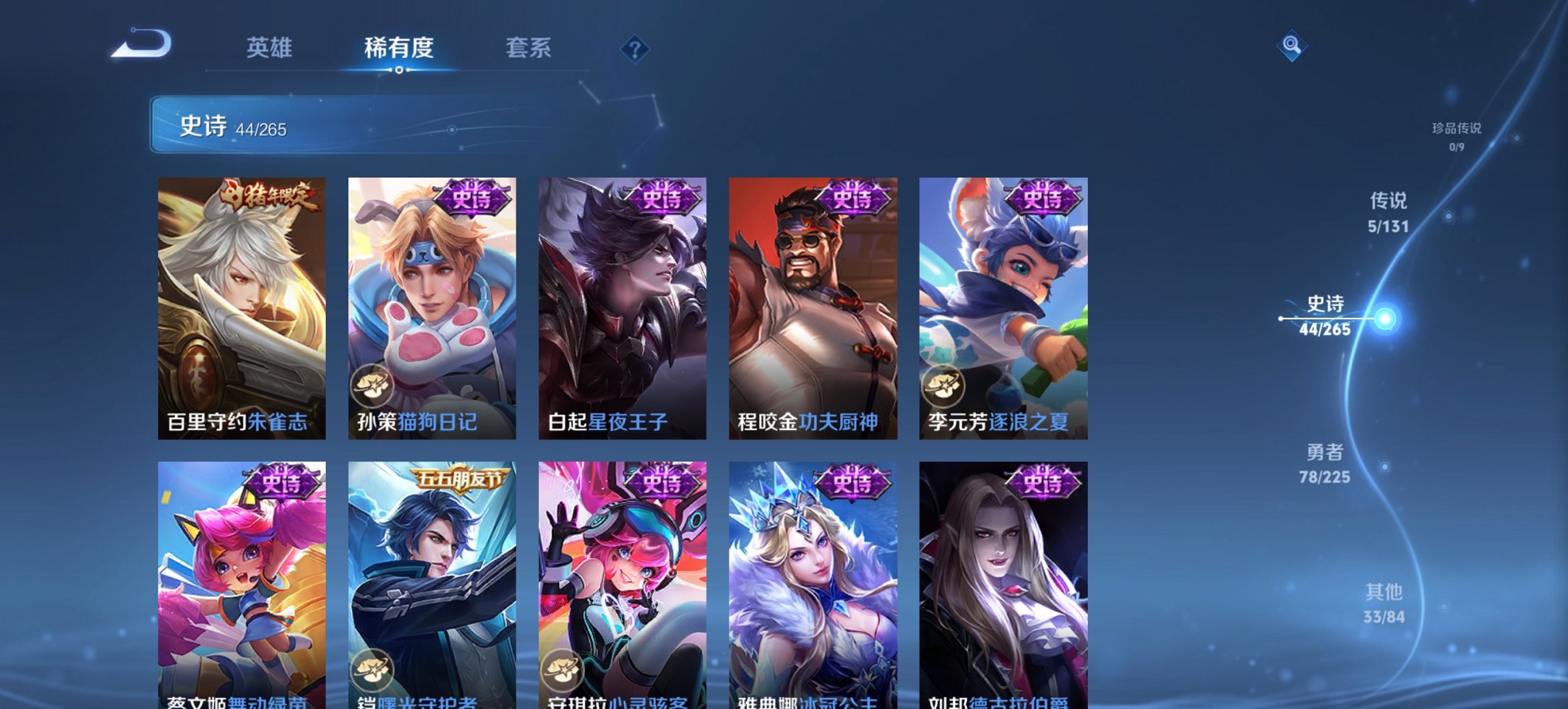Open the 珍品传说 category on the right
This screenshot has height=709, width=1568.
click(x=1456, y=133)
